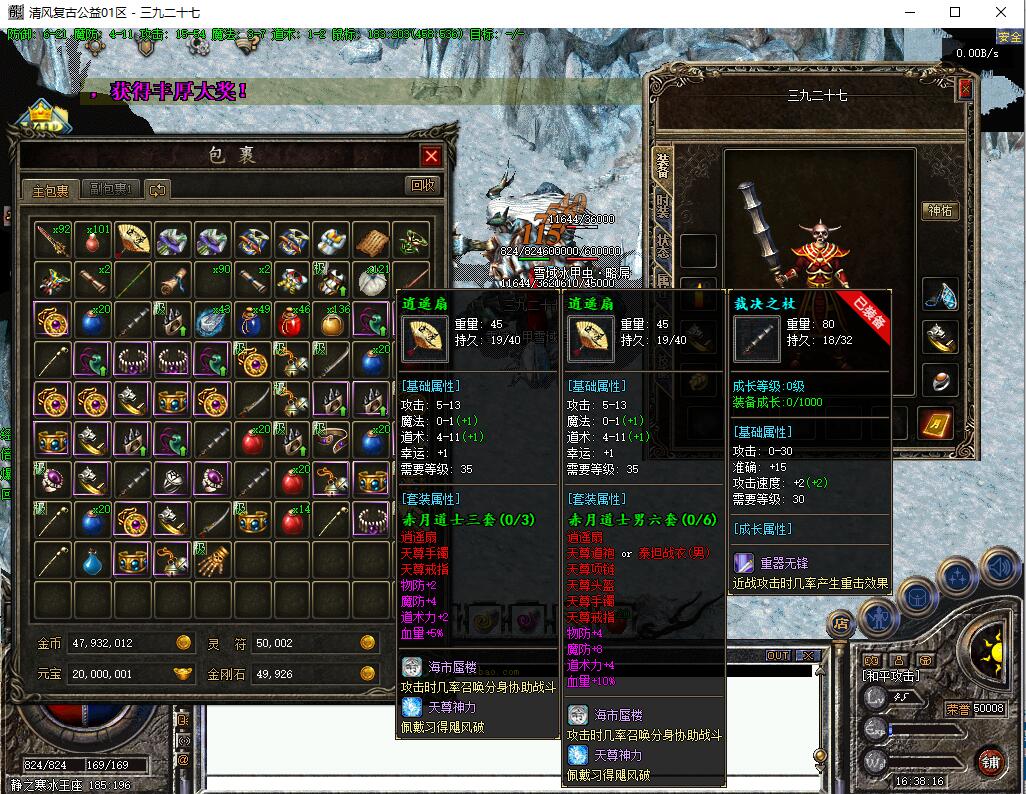Switch to the 时装 costume tab
Image resolution: width=1026 pixels, height=794 pixels.
tap(663, 206)
